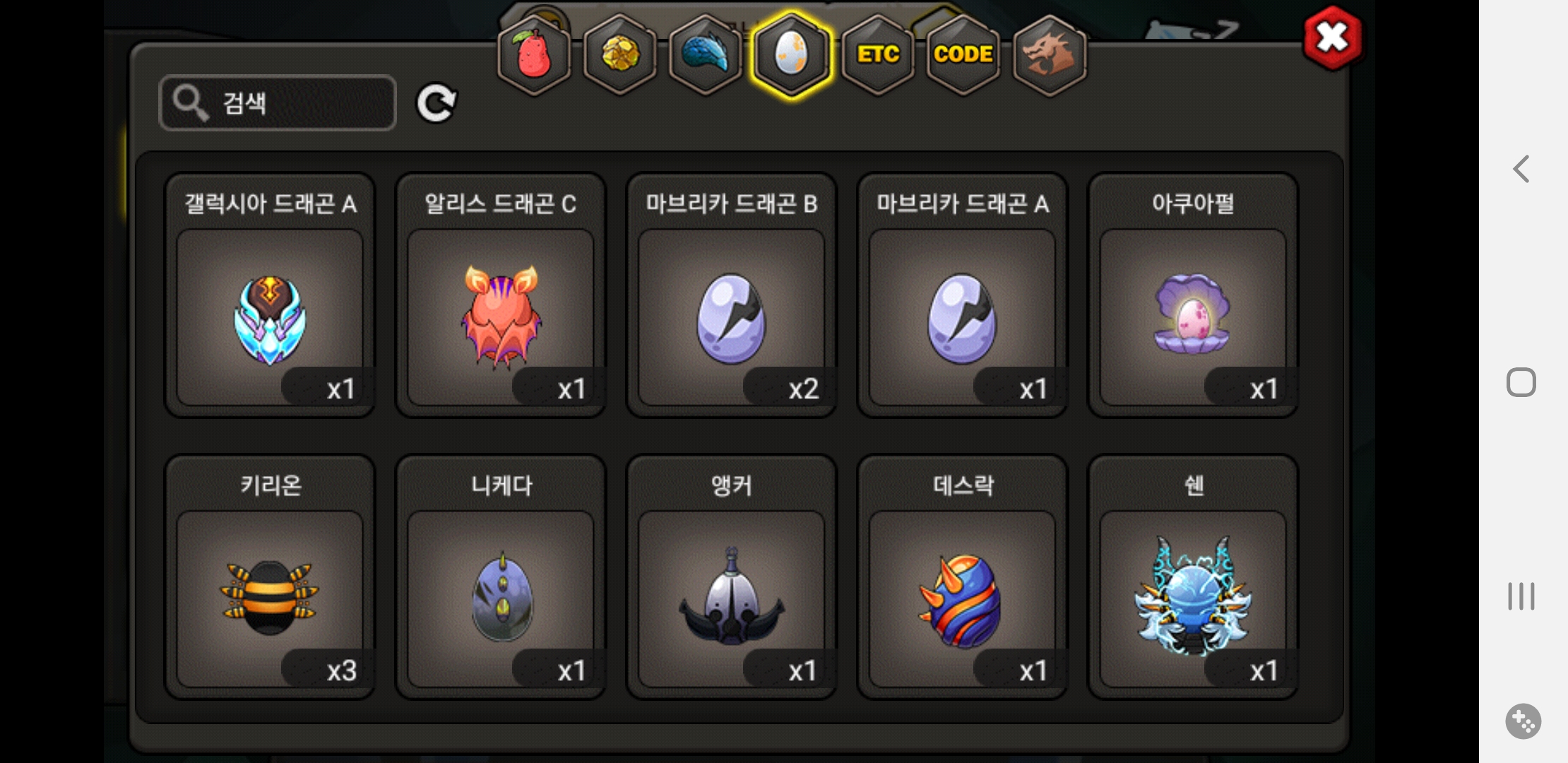Image resolution: width=1568 pixels, height=763 pixels.
Task: Choose the 아쿠아펄 clam egg
Action: (x=1193, y=318)
